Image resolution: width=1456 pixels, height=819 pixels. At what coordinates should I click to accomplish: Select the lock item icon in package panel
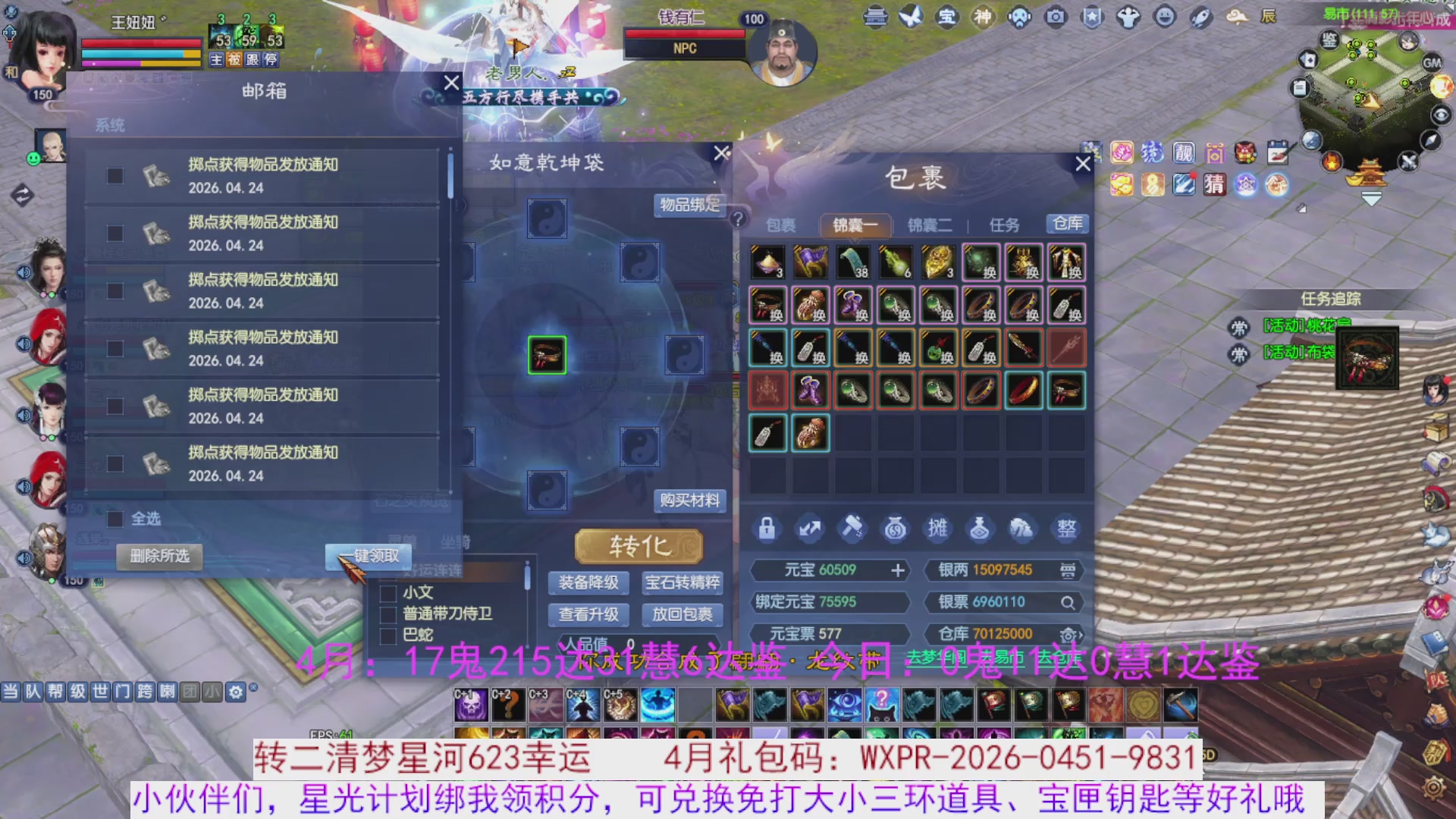click(767, 529)
